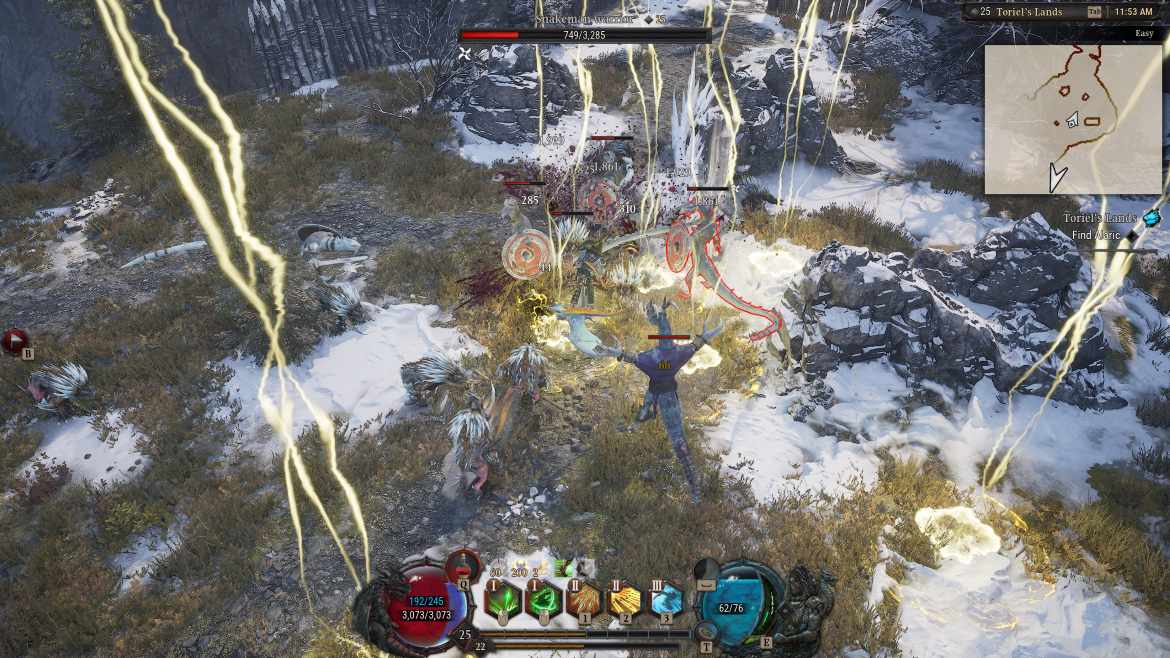Click the blue crystal quest icon

(1152, 218)
